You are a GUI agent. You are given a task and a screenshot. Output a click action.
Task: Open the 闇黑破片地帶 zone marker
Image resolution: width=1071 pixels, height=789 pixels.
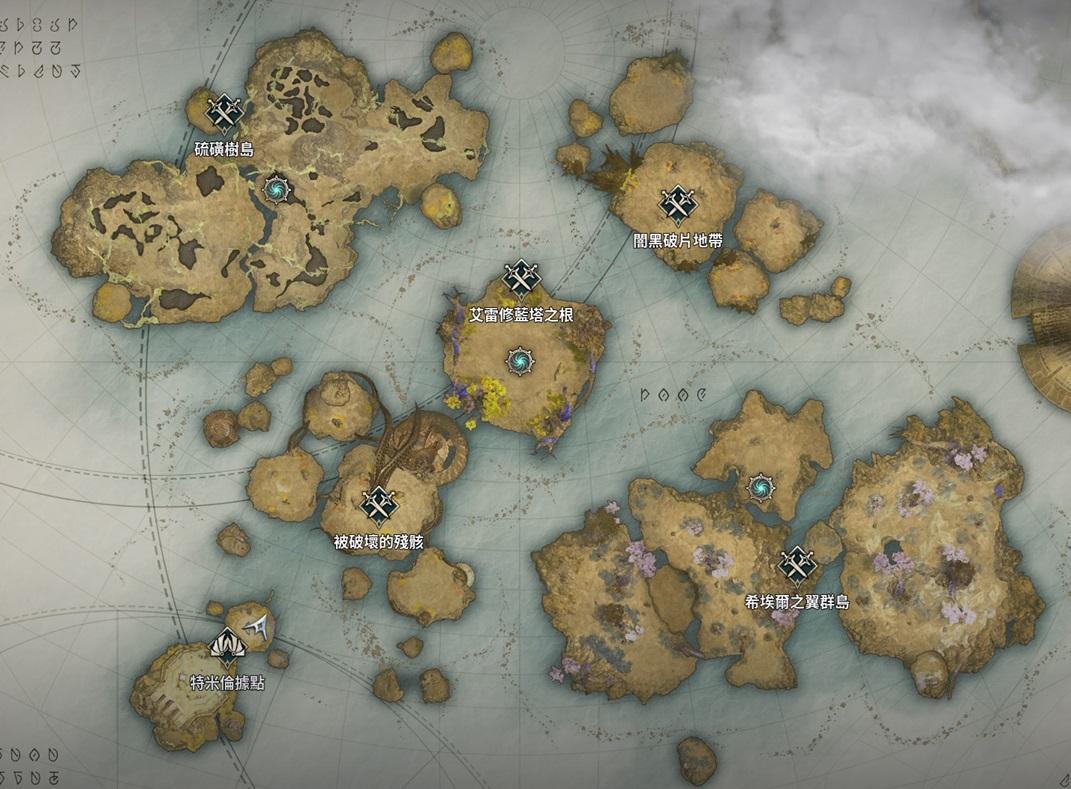pyautogui.click(x=678, y=205)
